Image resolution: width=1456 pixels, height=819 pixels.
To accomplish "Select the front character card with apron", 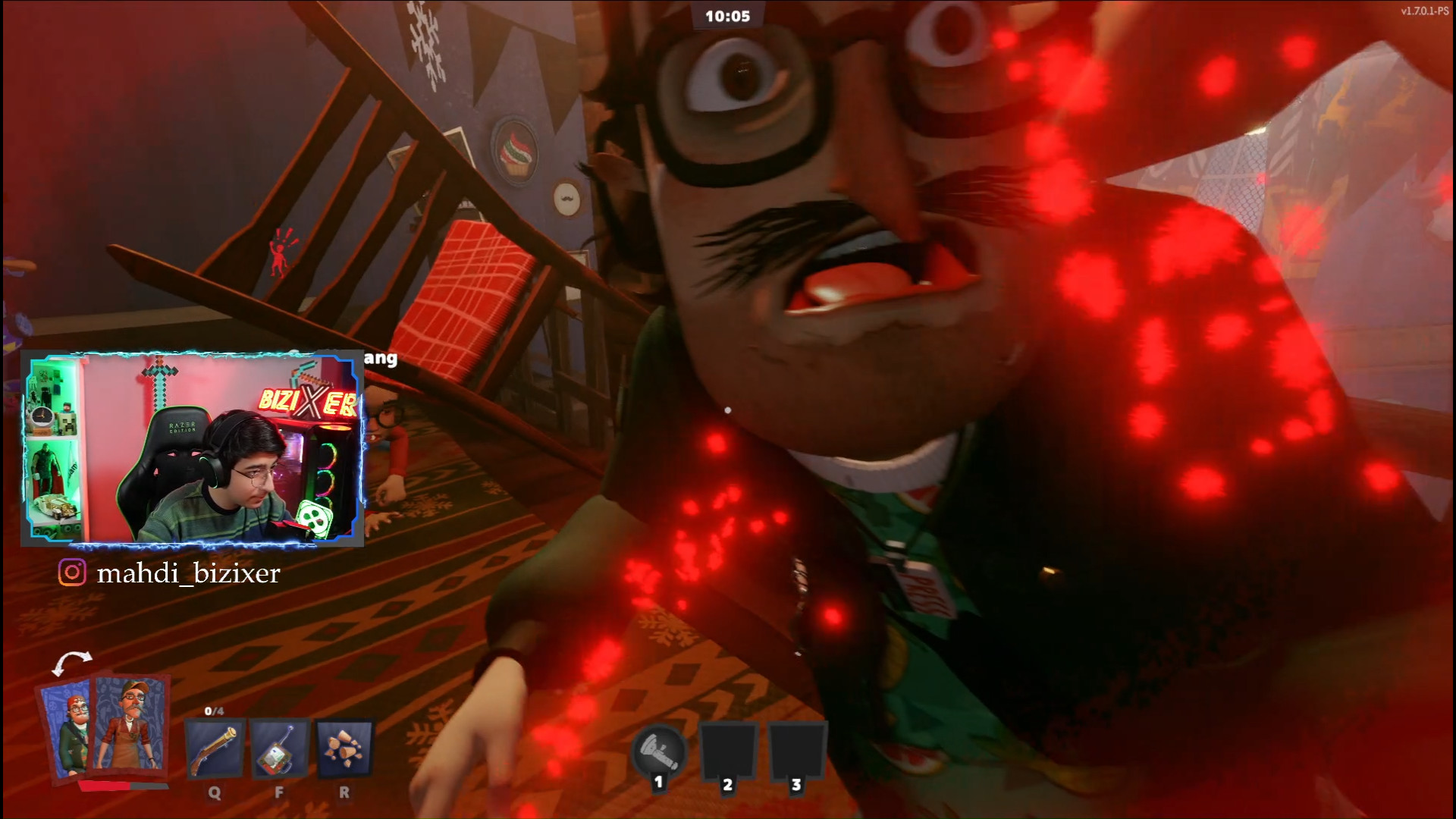I will click(x=132, y=726).
